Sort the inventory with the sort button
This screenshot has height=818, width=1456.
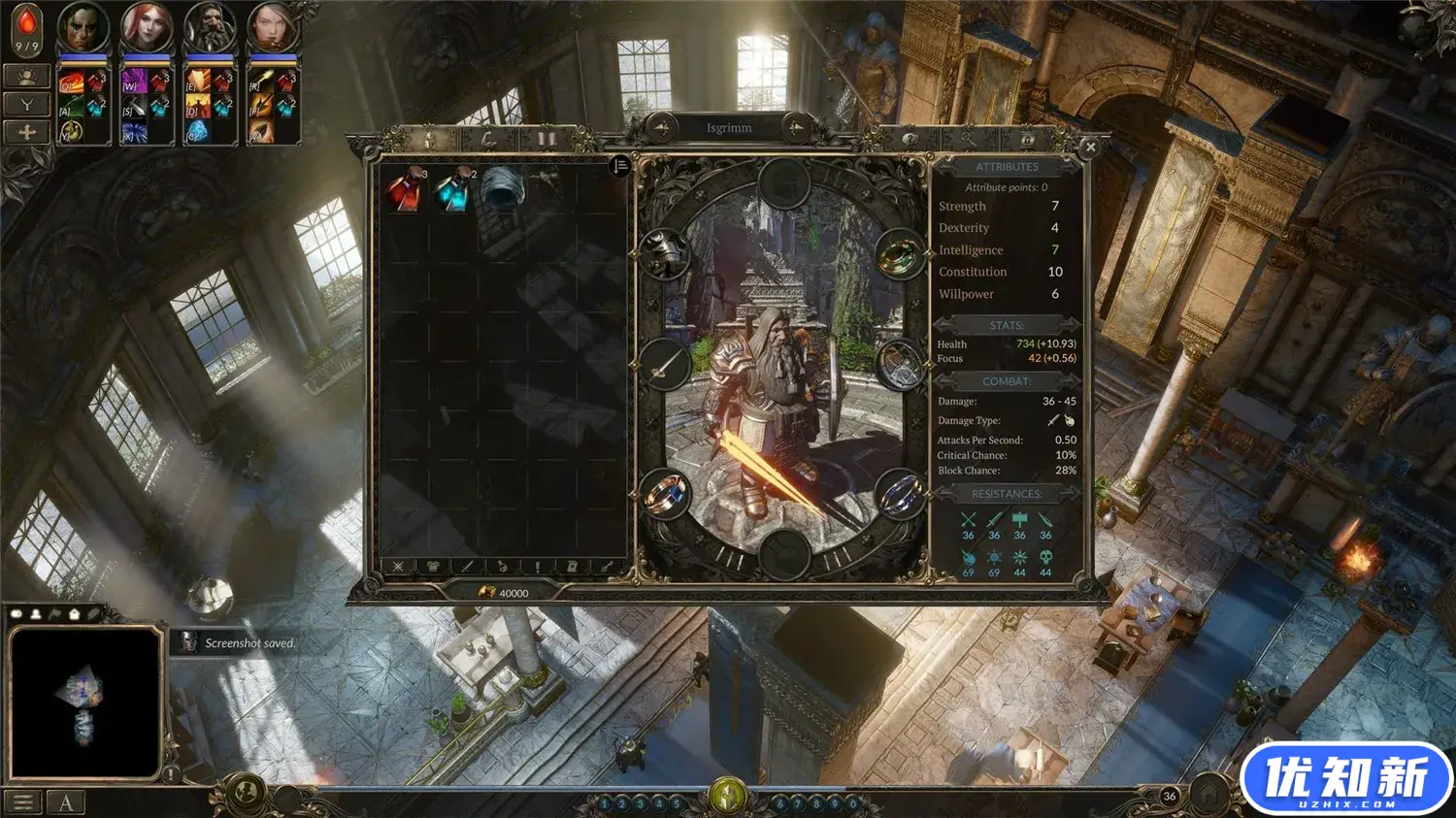point(620,166)
